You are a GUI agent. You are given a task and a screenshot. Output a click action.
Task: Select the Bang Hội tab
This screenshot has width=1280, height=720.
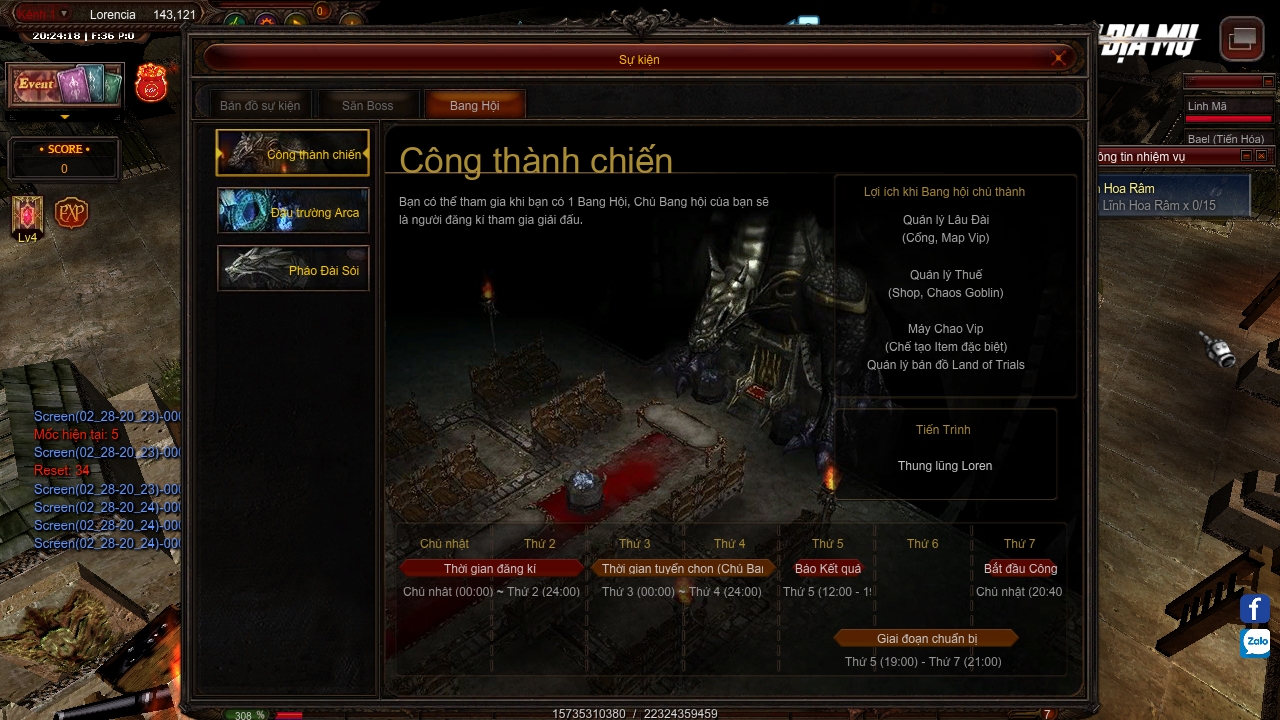pyautogui.click(x=474, y=105)
